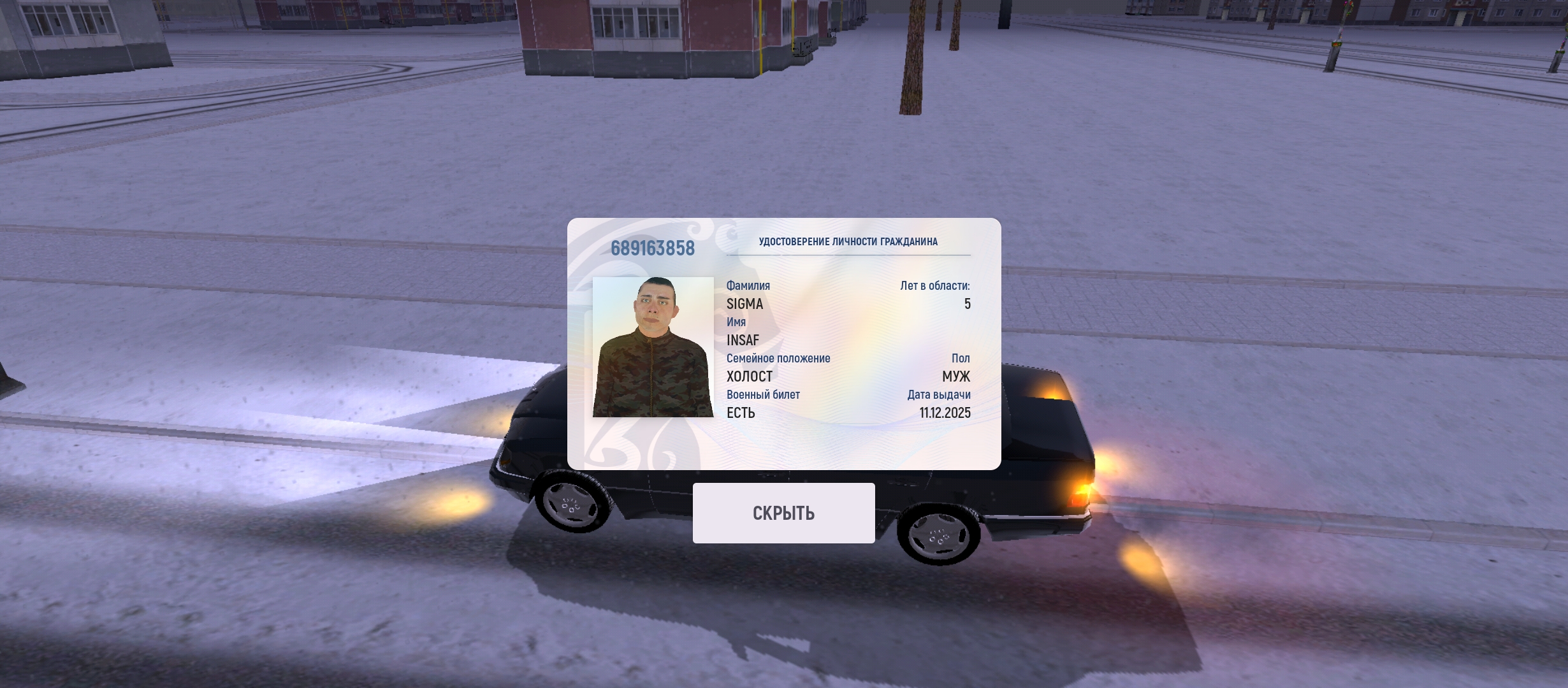This screenshot has width=1568, height=688.
Task: Hide the citizen ID card with СКРЫТЬ
Action: (x=783, y=513)
